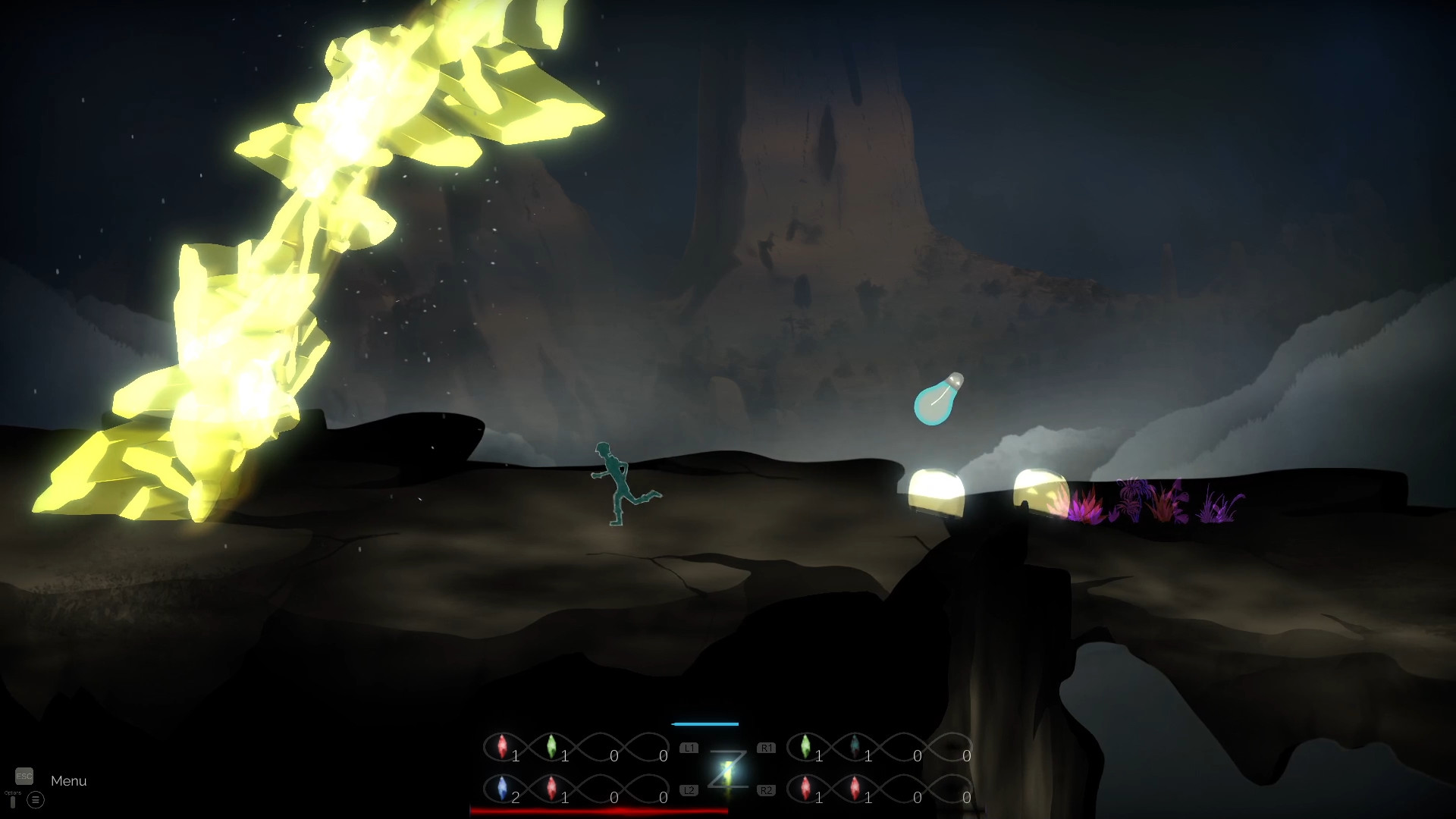This screenshot has height=819, width=1456.
Task: Toggle the L2 ability slot badge
Action: [689, 789]
